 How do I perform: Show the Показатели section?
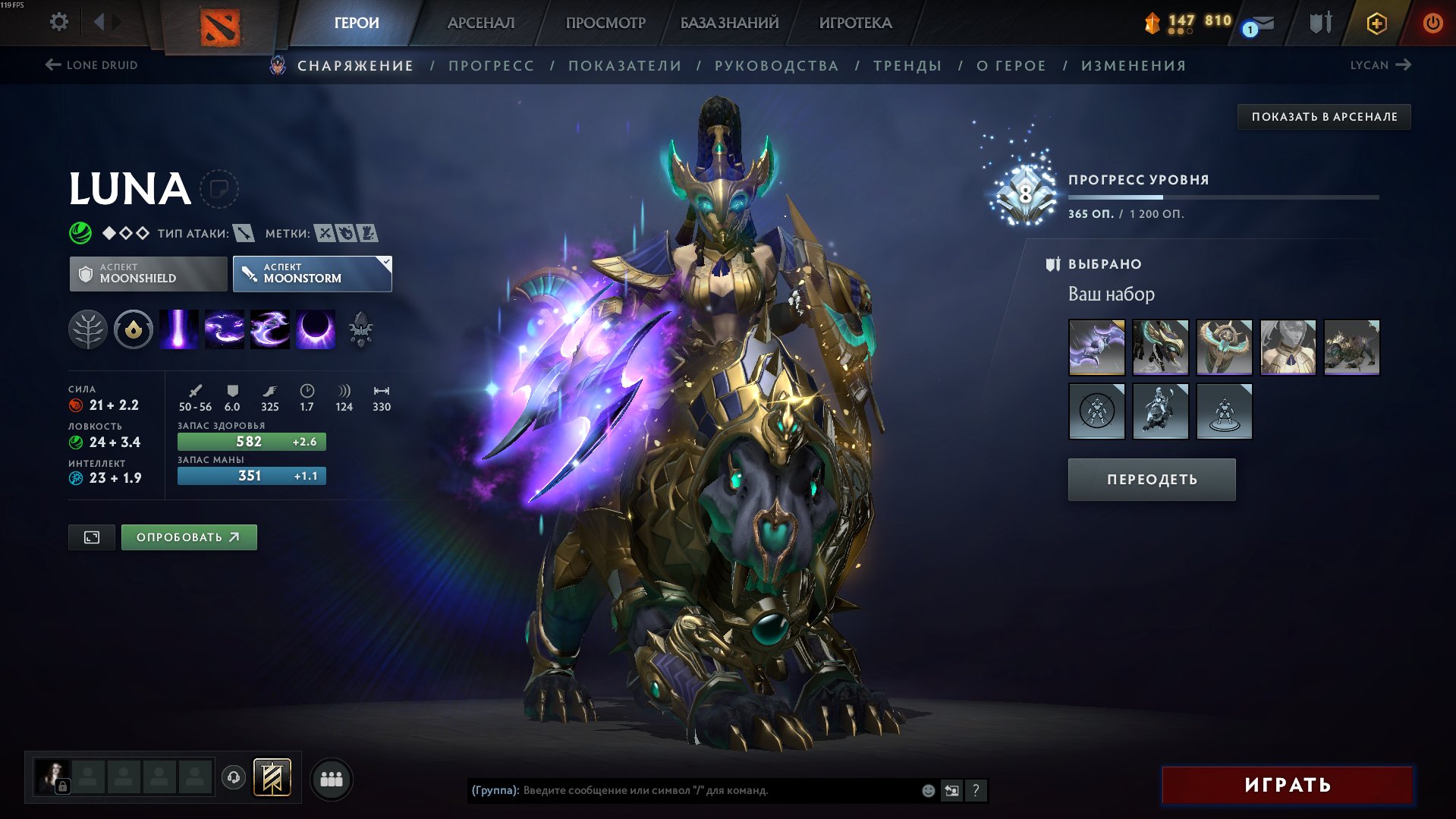[624, 66]
